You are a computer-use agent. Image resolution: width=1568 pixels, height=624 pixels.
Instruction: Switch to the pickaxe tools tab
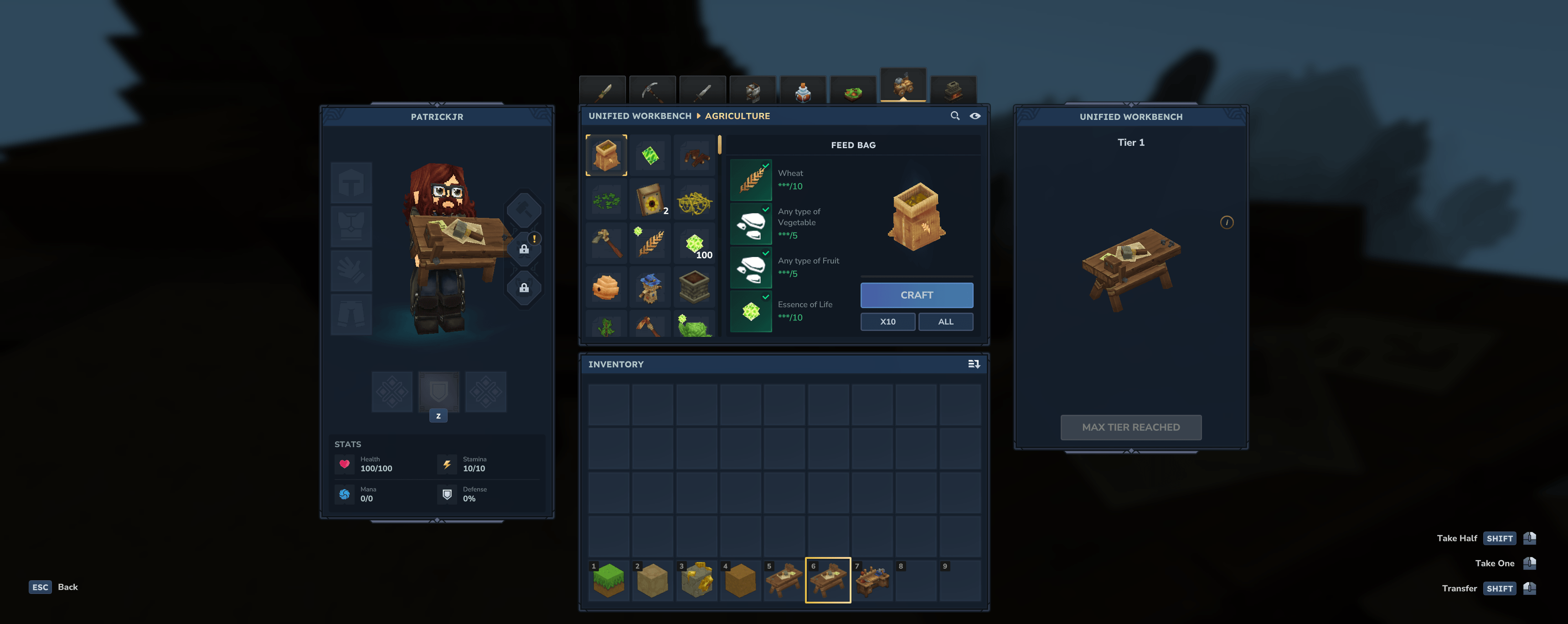click(x=652, y=91)
